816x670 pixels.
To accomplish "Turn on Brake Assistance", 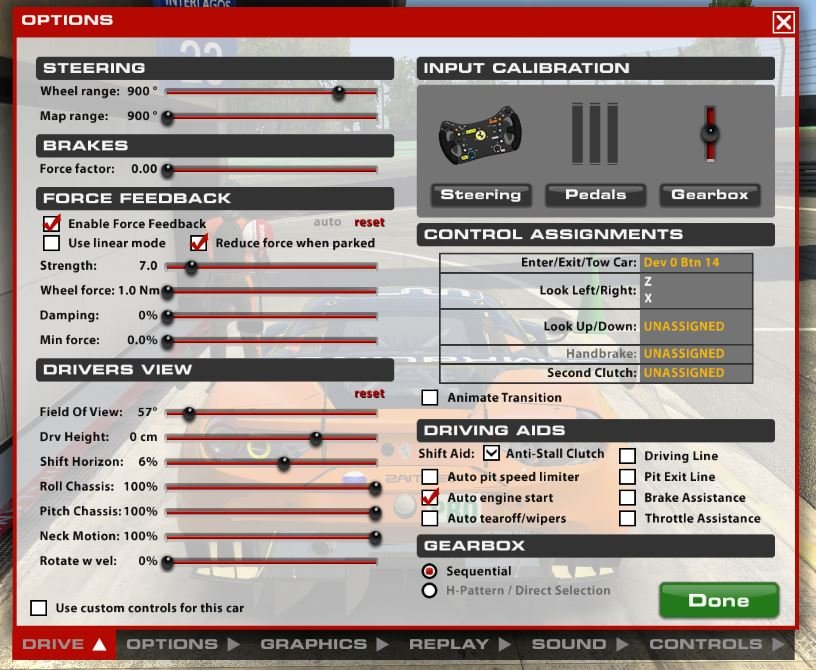I will [627, 498].
